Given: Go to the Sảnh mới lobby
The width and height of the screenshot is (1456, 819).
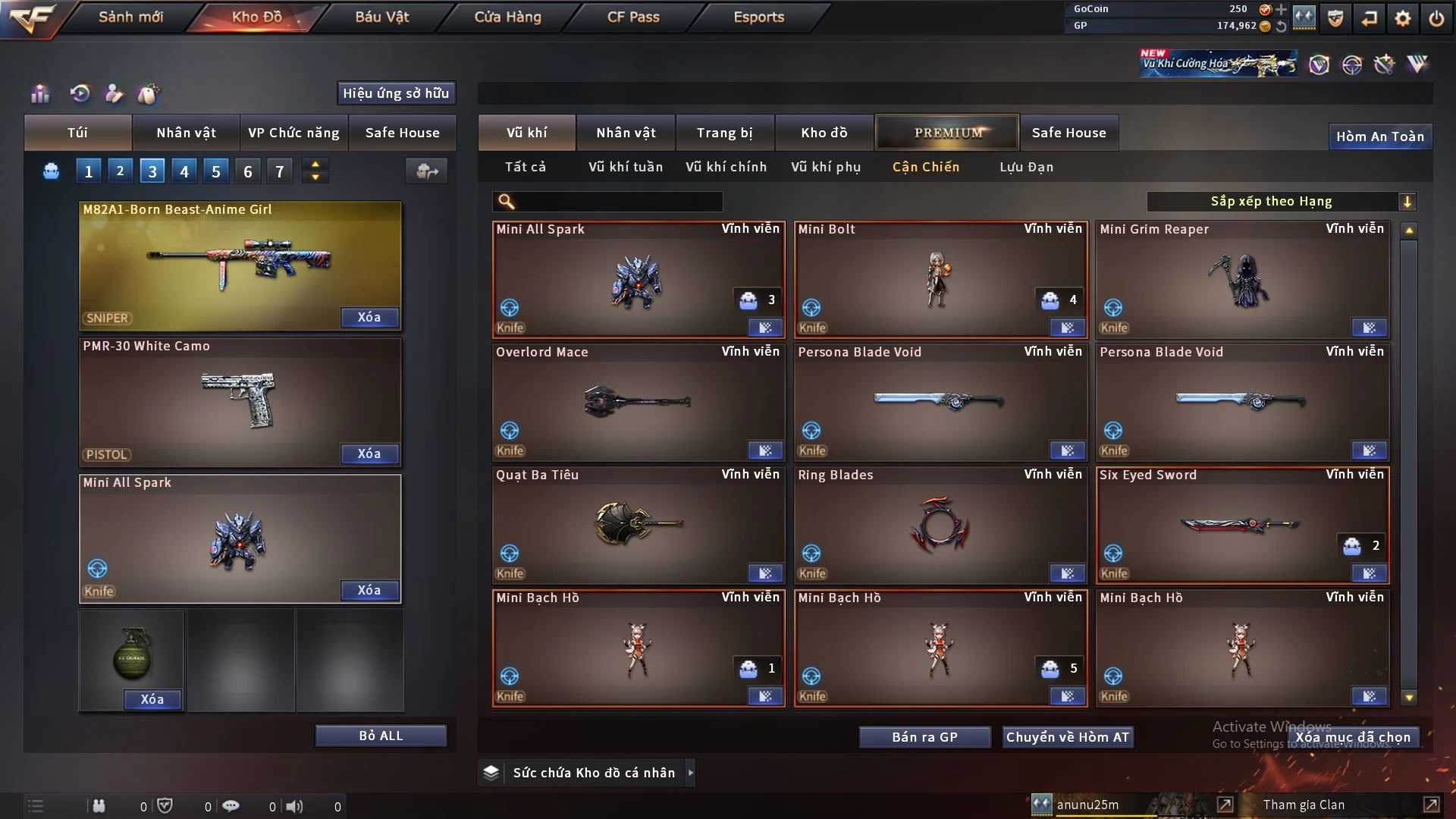Looking at the screenshot, I should [x=130, y=17].
